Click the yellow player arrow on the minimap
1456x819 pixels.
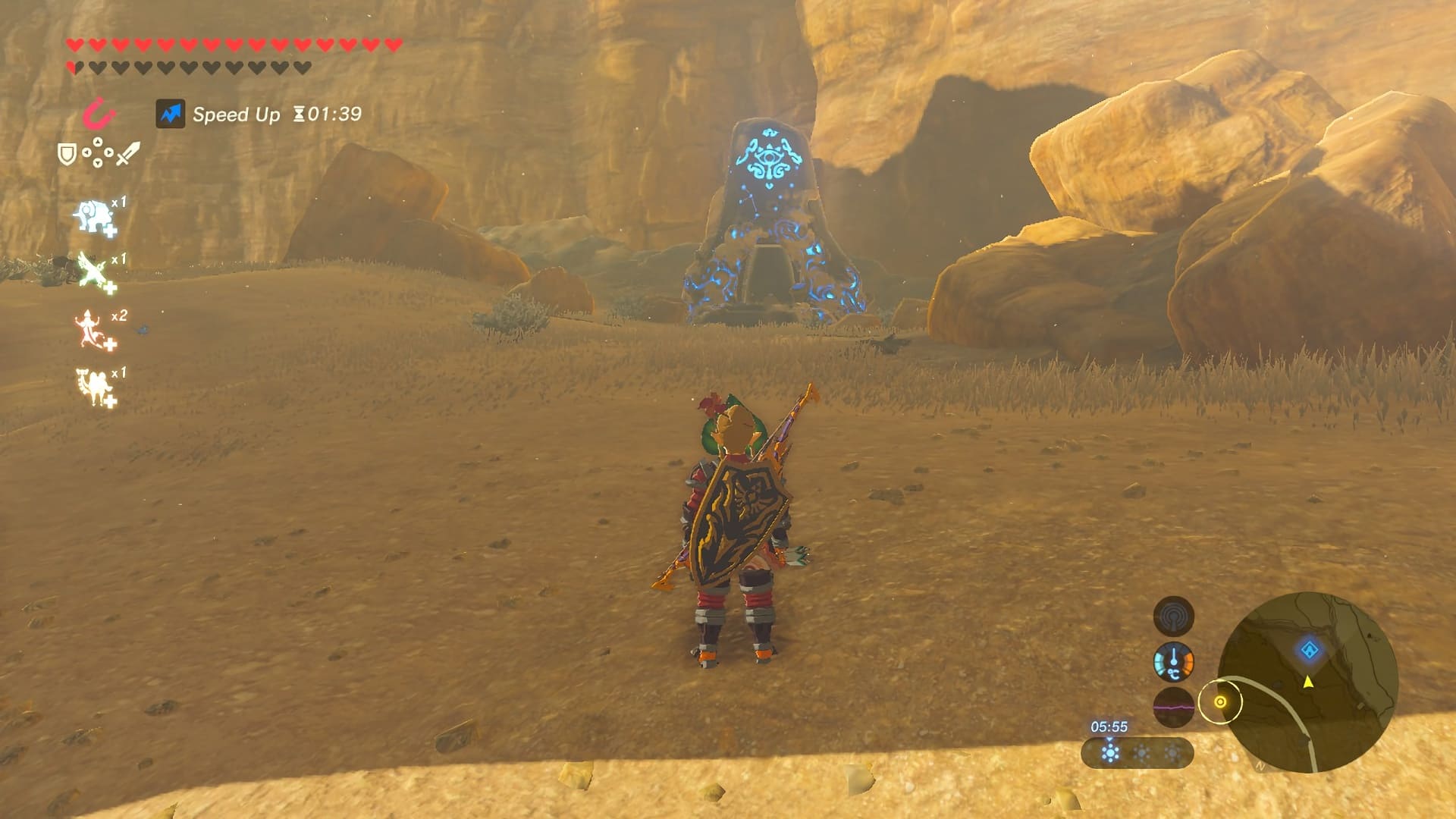point(1308,684)
